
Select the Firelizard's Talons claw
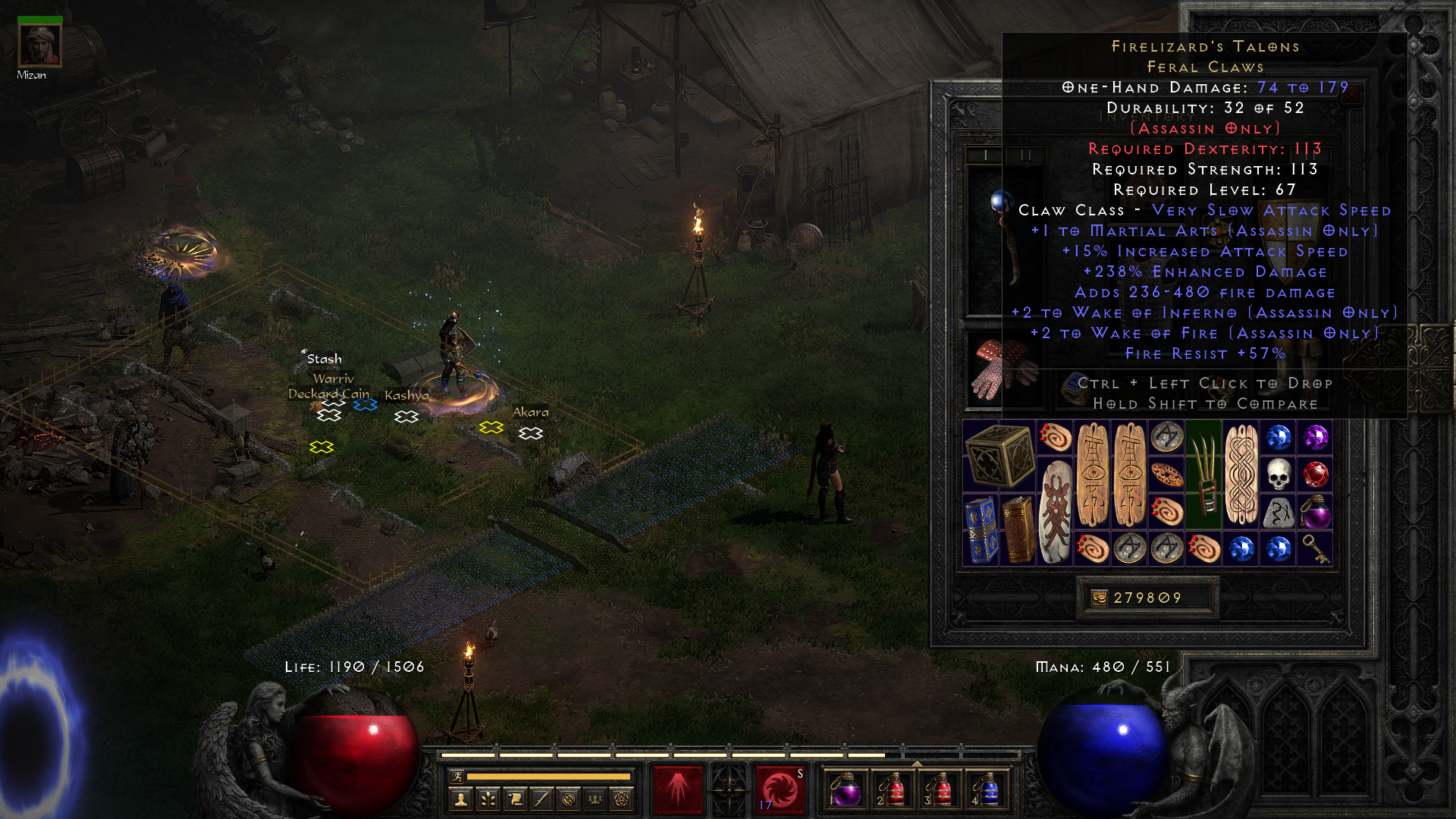click(x=1203, y=474)
